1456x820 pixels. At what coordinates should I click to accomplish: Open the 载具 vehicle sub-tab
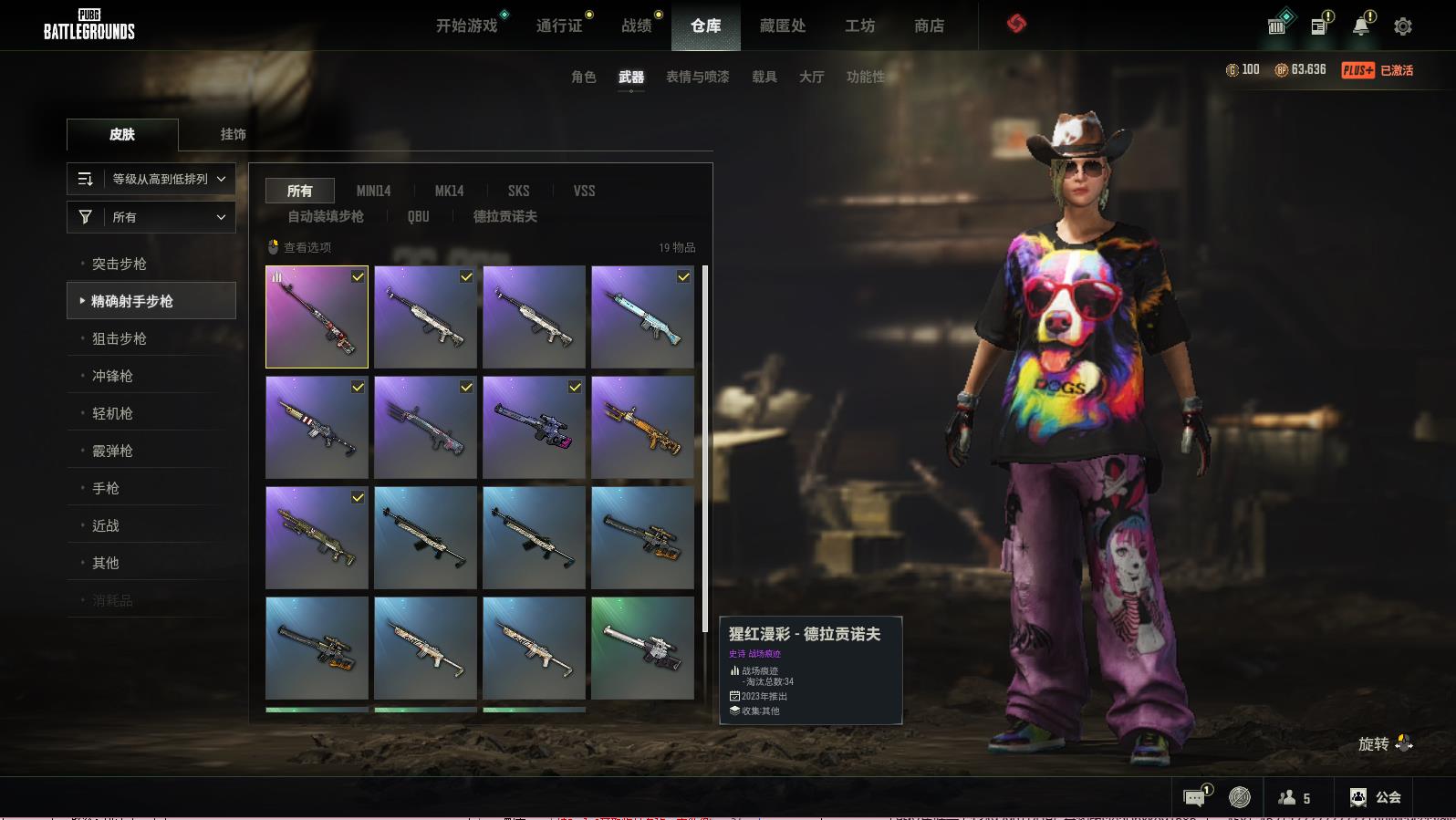764,77
